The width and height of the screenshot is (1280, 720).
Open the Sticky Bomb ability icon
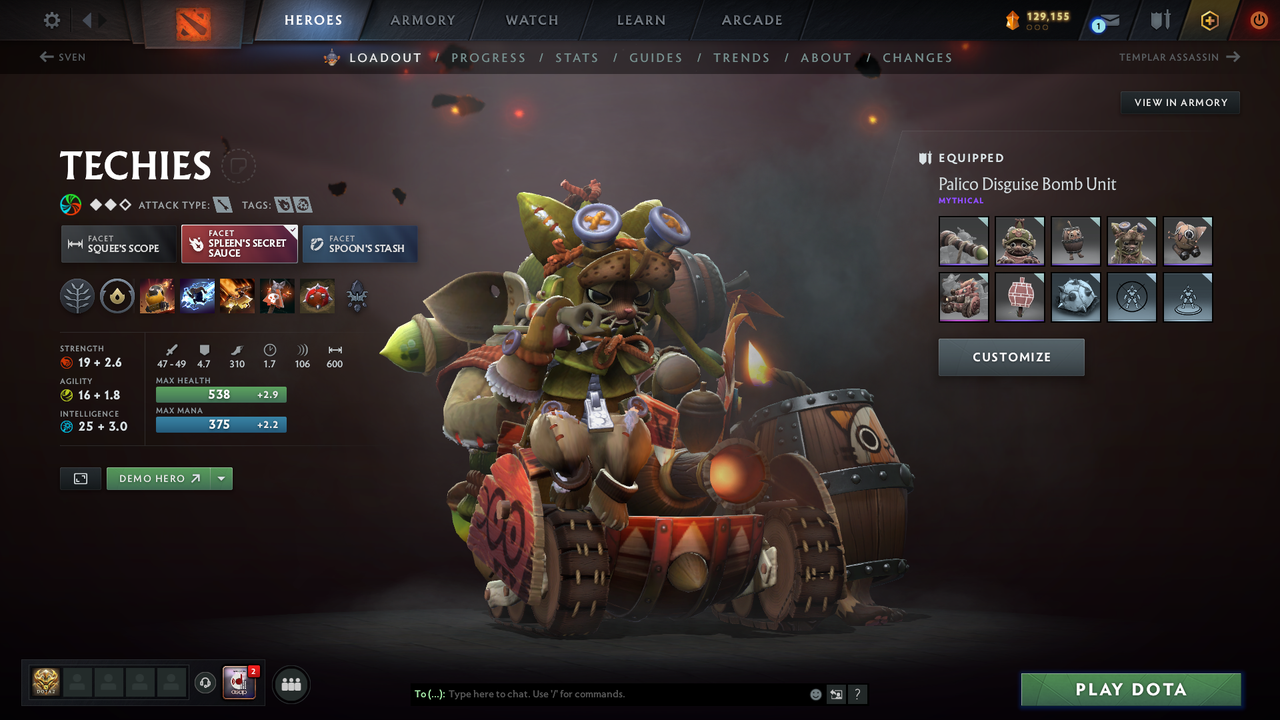coord(158,296)
